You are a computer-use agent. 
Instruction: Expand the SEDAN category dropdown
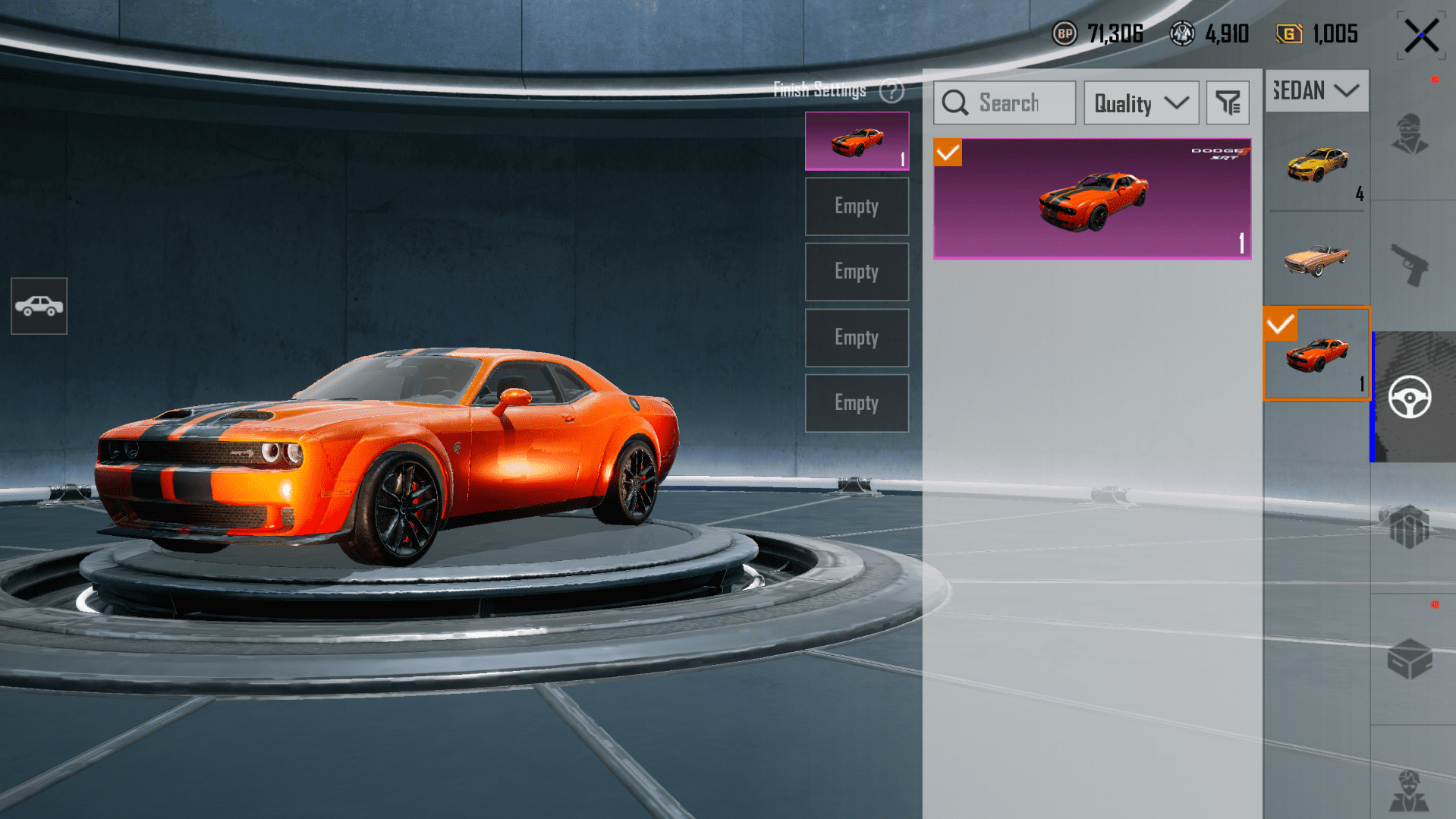(1316, 90)
